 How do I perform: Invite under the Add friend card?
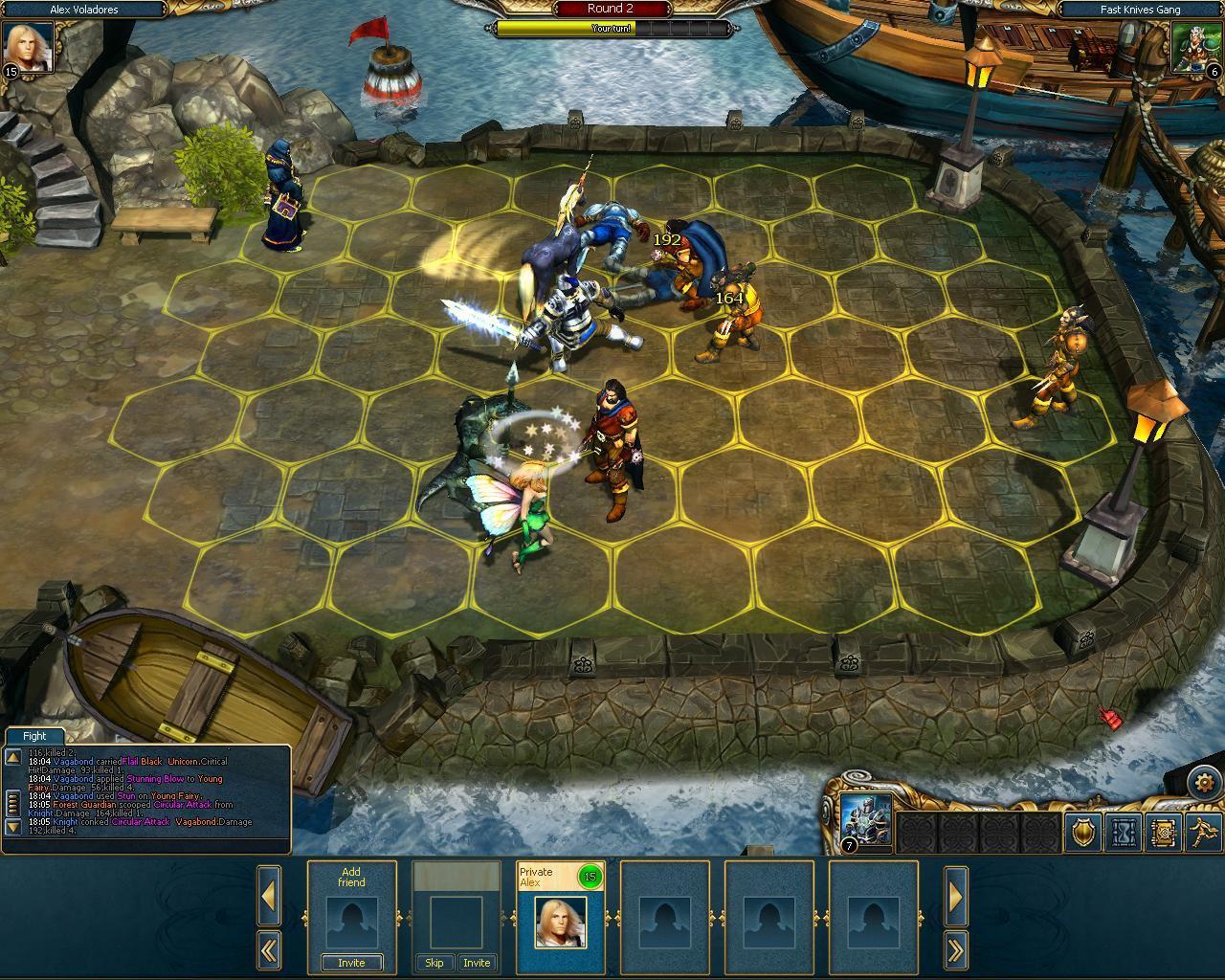[x=351, y=963]
